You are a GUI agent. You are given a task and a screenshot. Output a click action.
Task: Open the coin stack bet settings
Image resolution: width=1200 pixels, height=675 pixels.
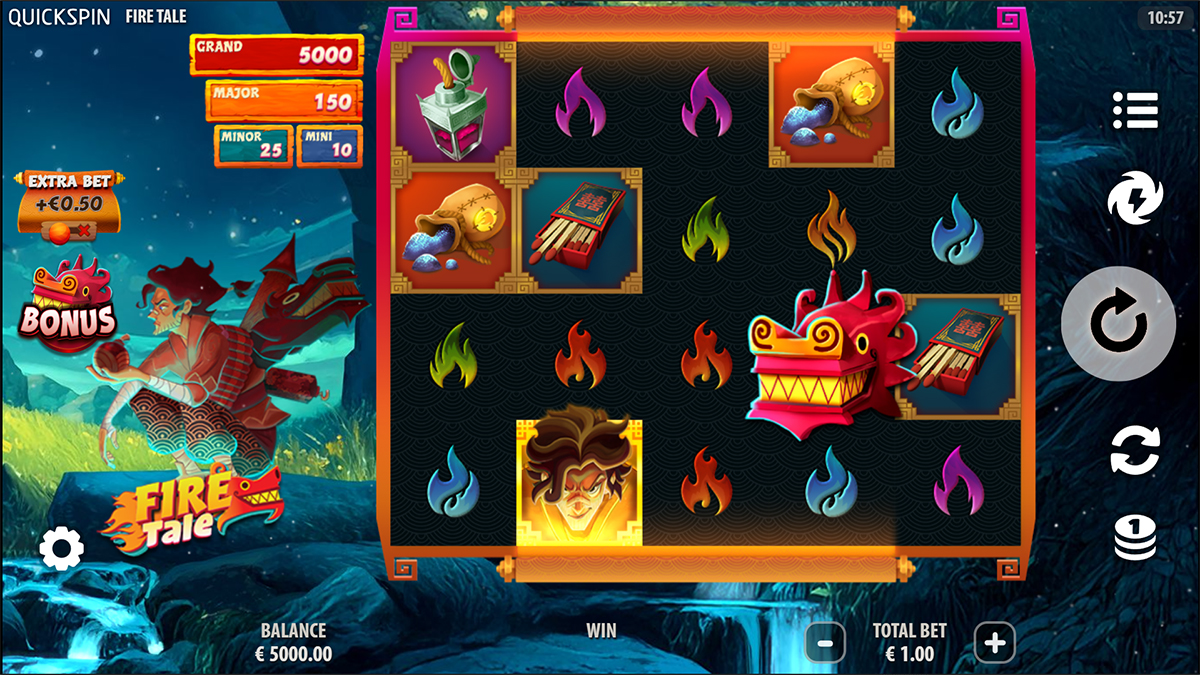[x=1135, y=538]
